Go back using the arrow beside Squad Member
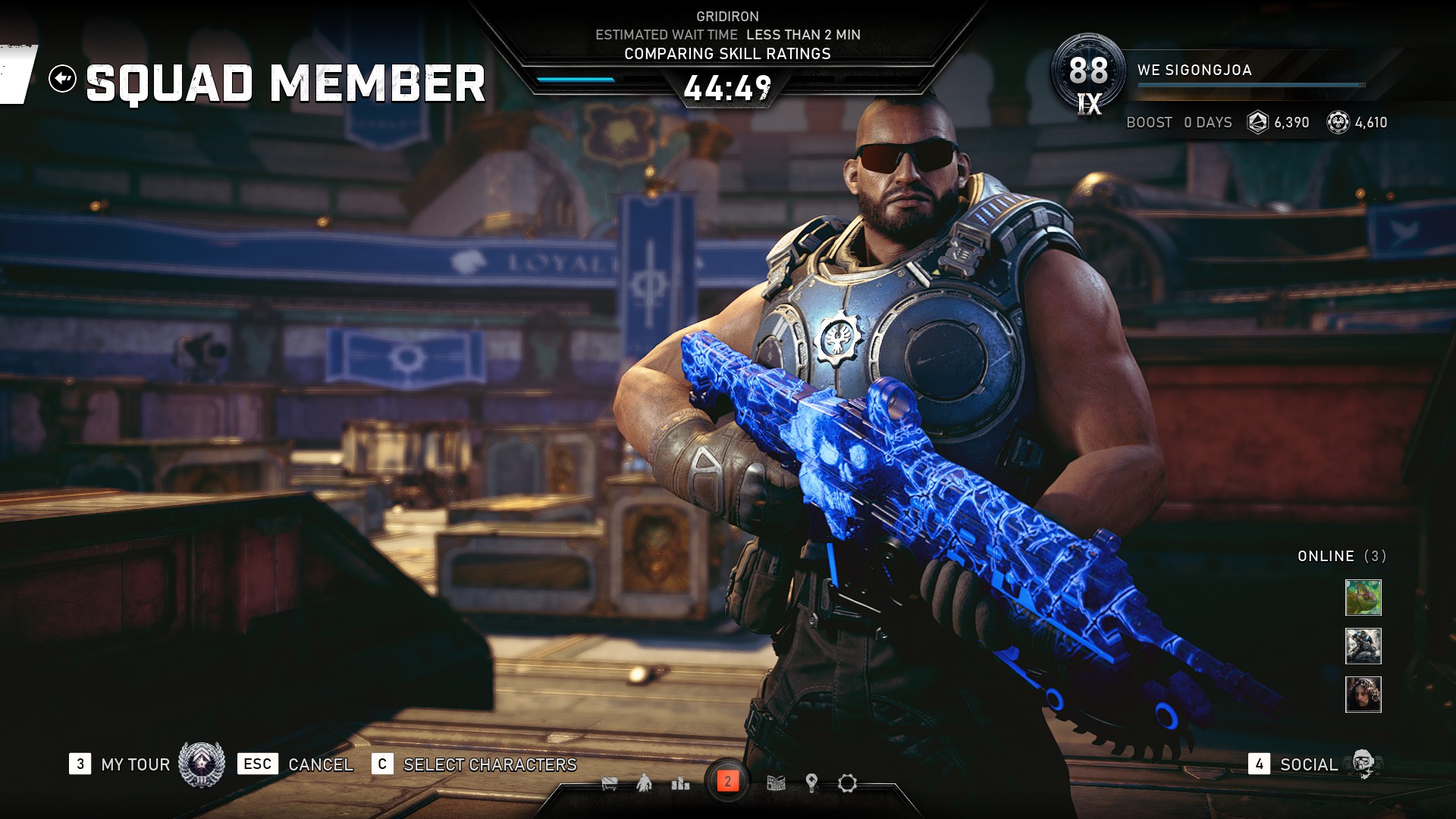The image size is (1456, 819). pos(62,78)
